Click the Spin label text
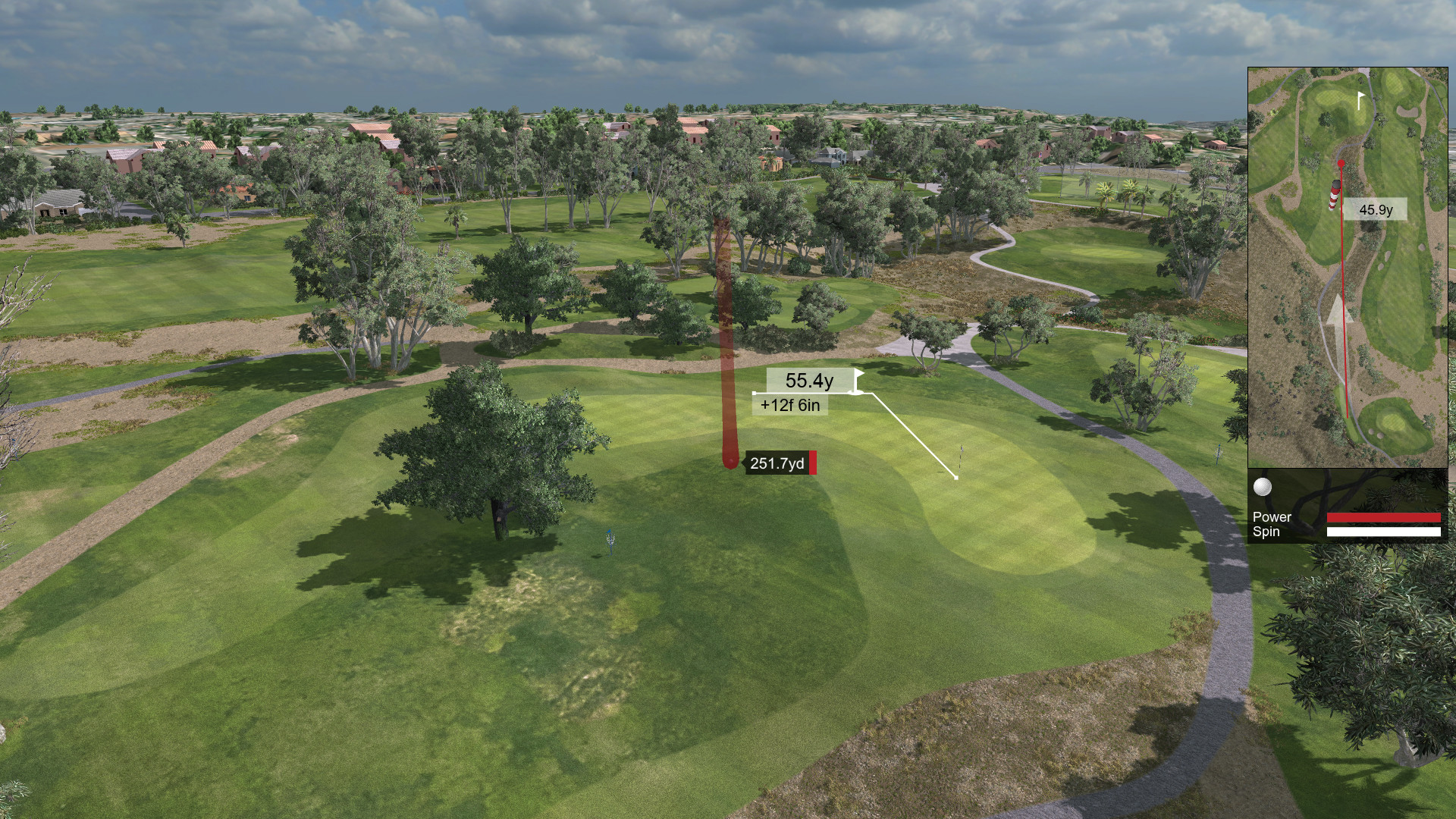The height and width of the screenshot is (819, 1456). click(x=1265, y=532)
